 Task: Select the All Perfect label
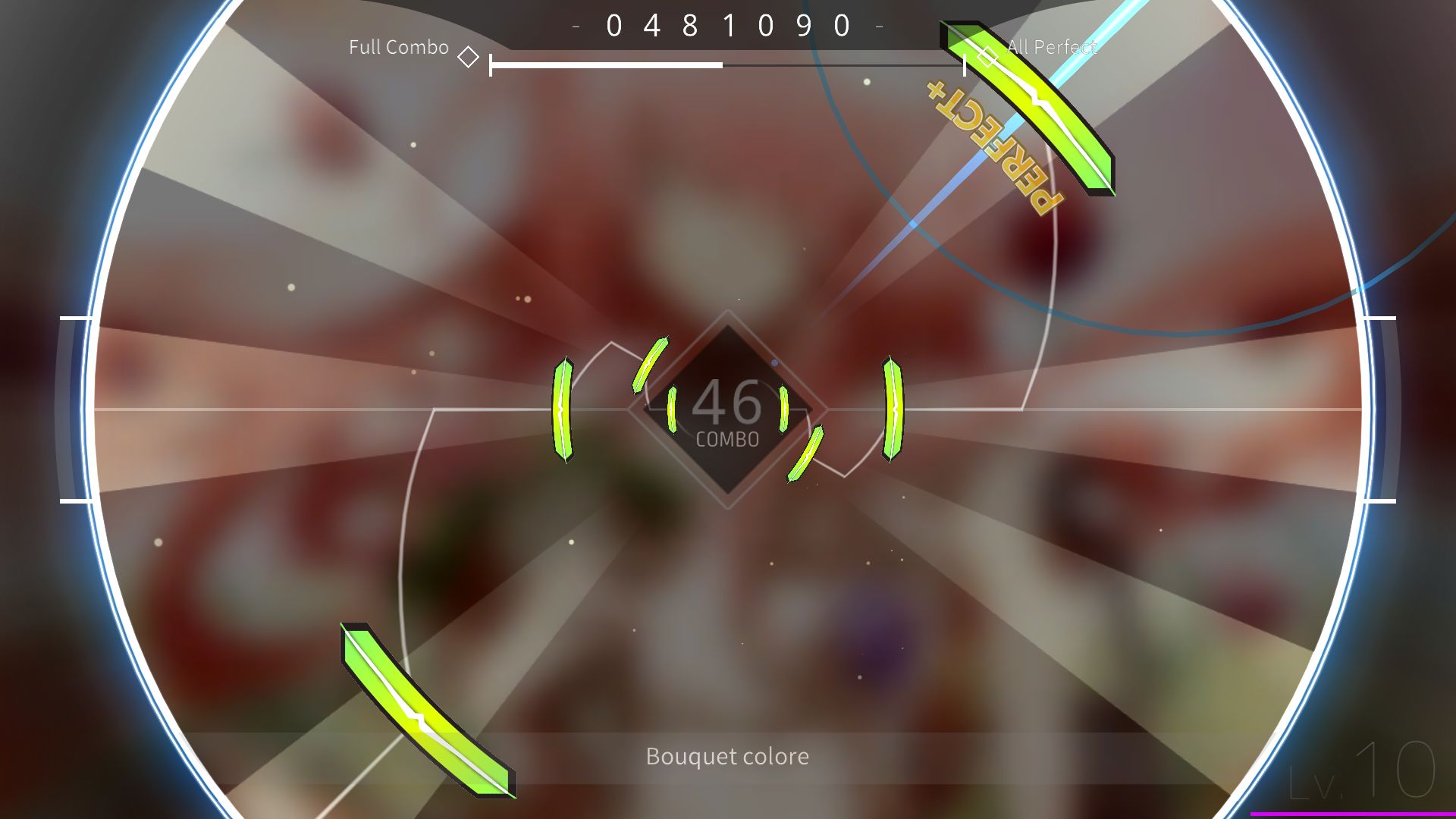point(1051,47)
